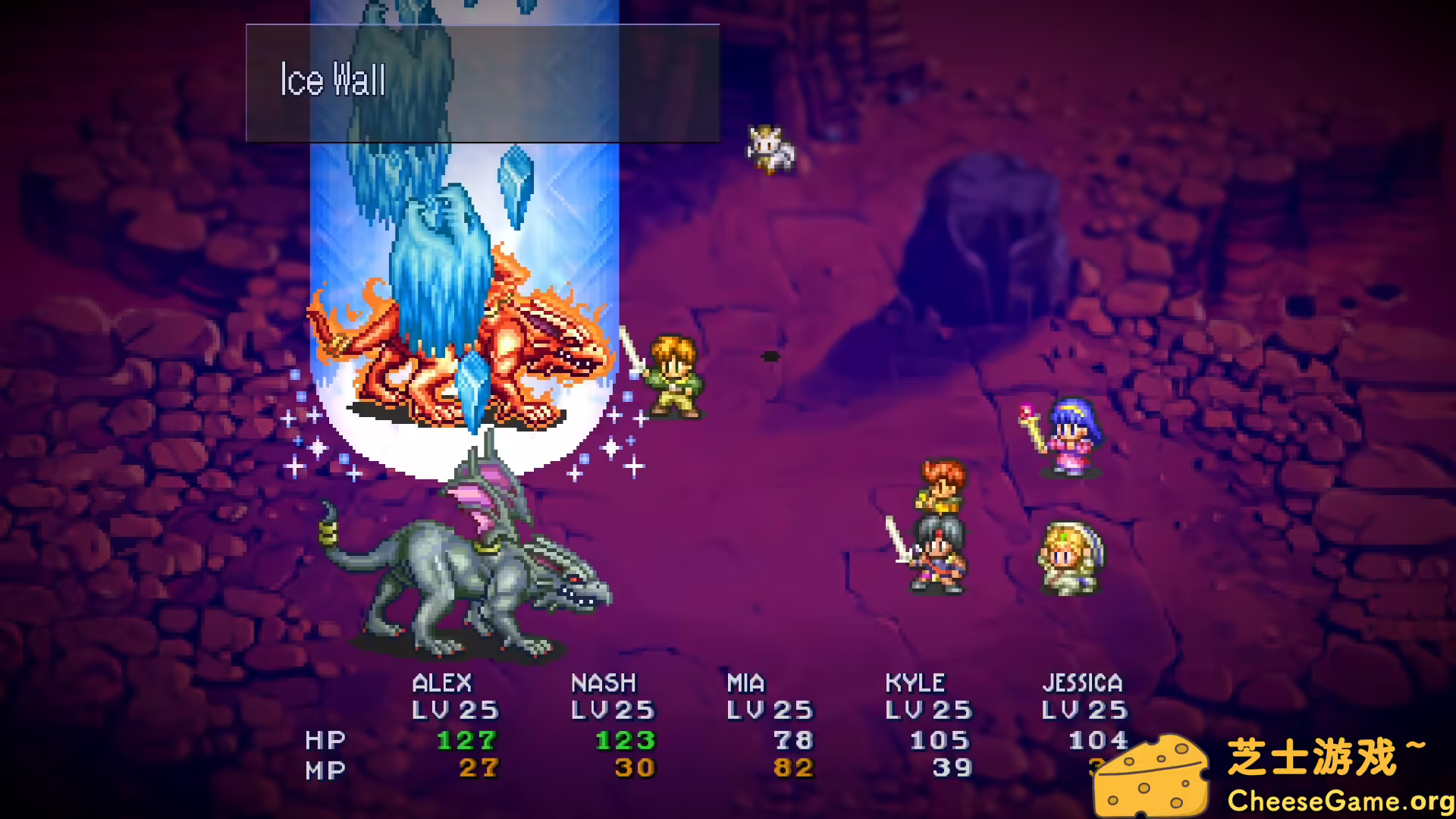Open the CheeseGame.org watermark link
The height and width of the screenshot is (819, 1456).
tap(1339, 801)
